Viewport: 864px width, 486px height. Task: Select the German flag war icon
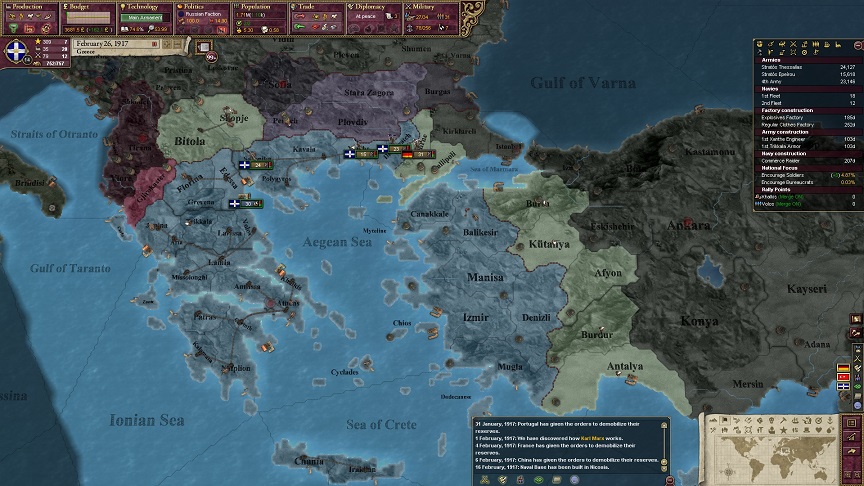[x=844, y=368]
